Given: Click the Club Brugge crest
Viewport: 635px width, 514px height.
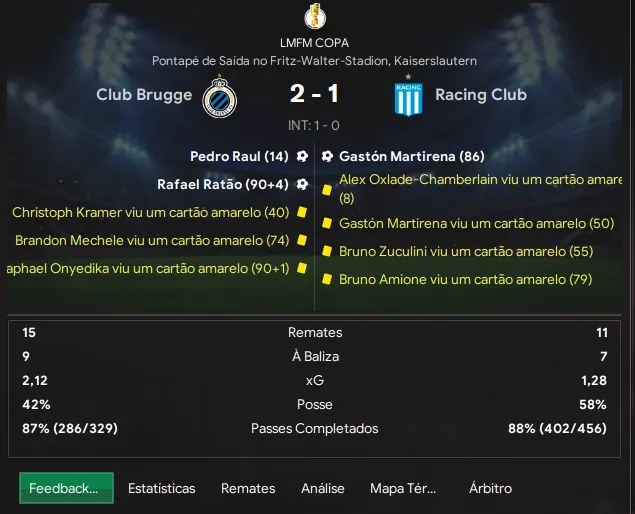Looking at the screenshot, I should (219, 97).
